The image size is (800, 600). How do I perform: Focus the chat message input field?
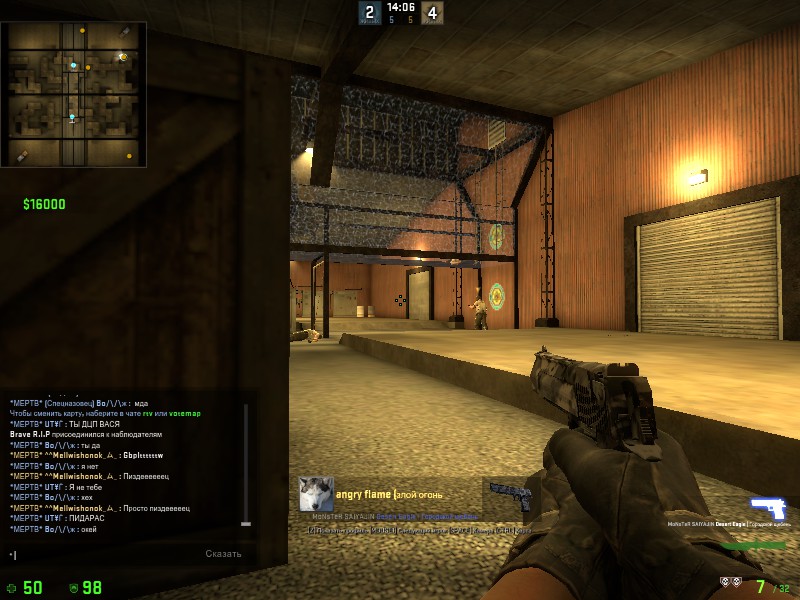pos(100,554)
